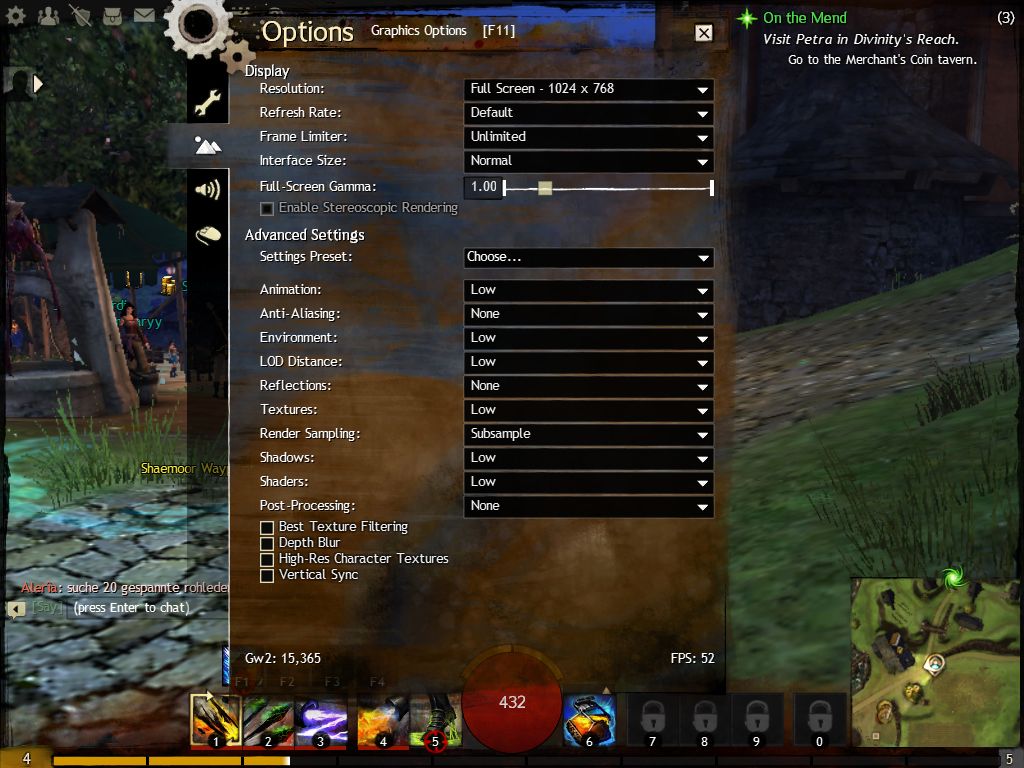Screen dimensions: 1024x768
Task: Enable Best Texture Filtering checkbox
Action: pos(267,527)
